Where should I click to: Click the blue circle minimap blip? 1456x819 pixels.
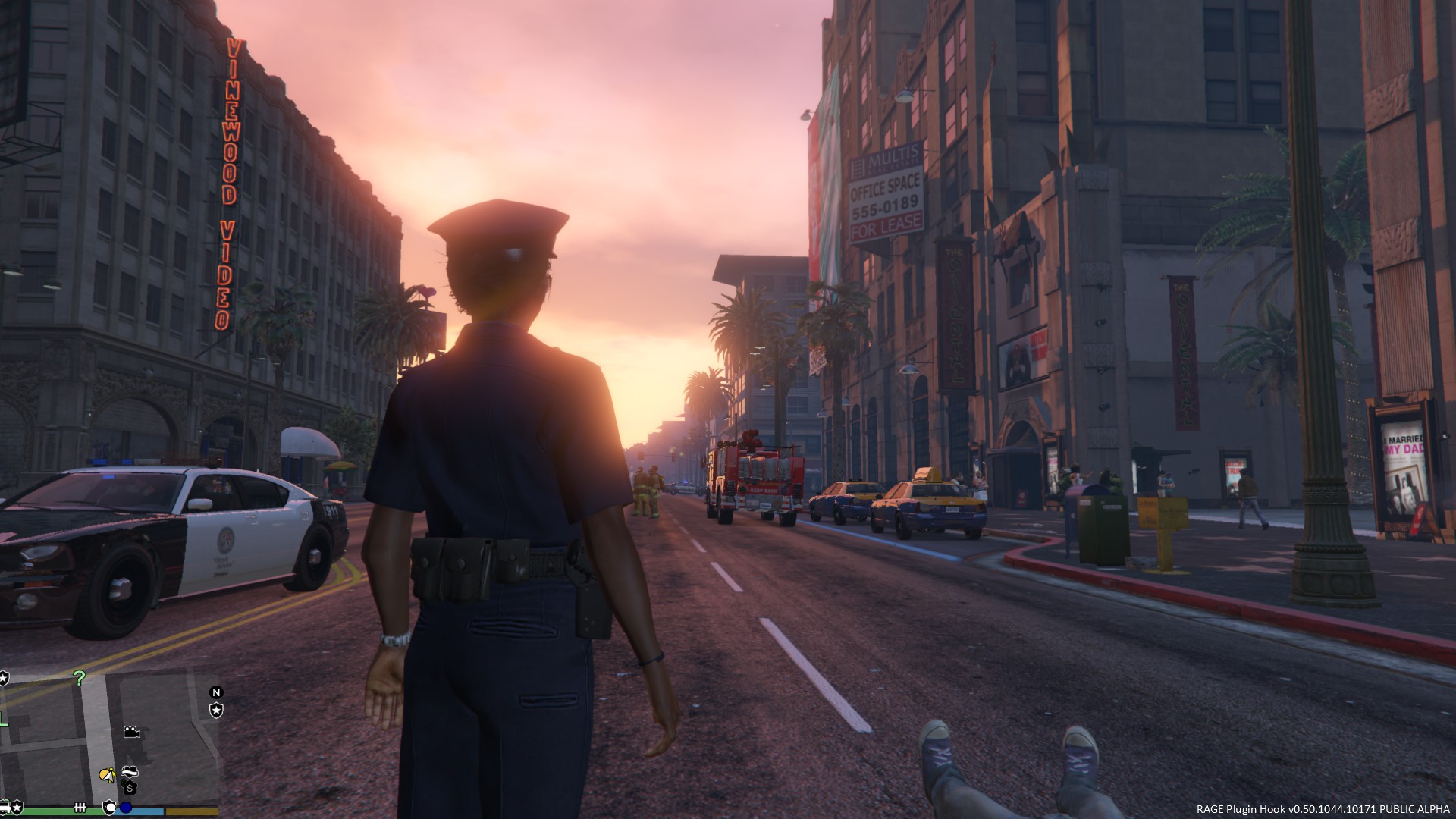pos(126,808)
